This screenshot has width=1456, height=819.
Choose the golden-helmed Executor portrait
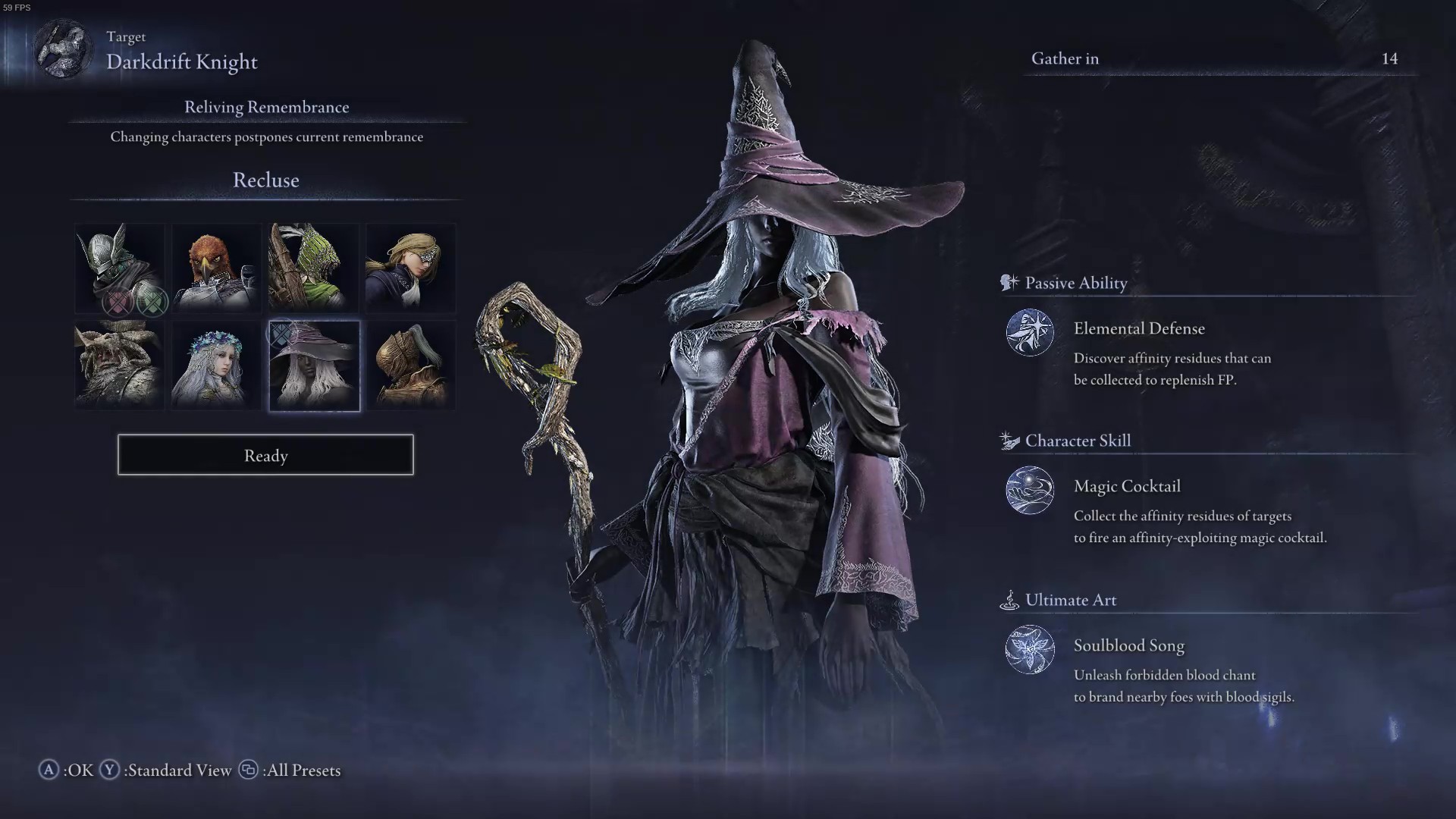pos(411,366)
